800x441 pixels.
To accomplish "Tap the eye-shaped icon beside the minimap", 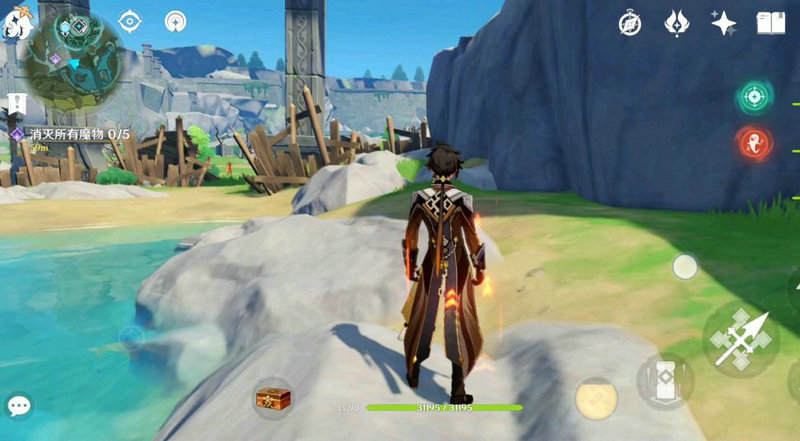I will 130,20.
